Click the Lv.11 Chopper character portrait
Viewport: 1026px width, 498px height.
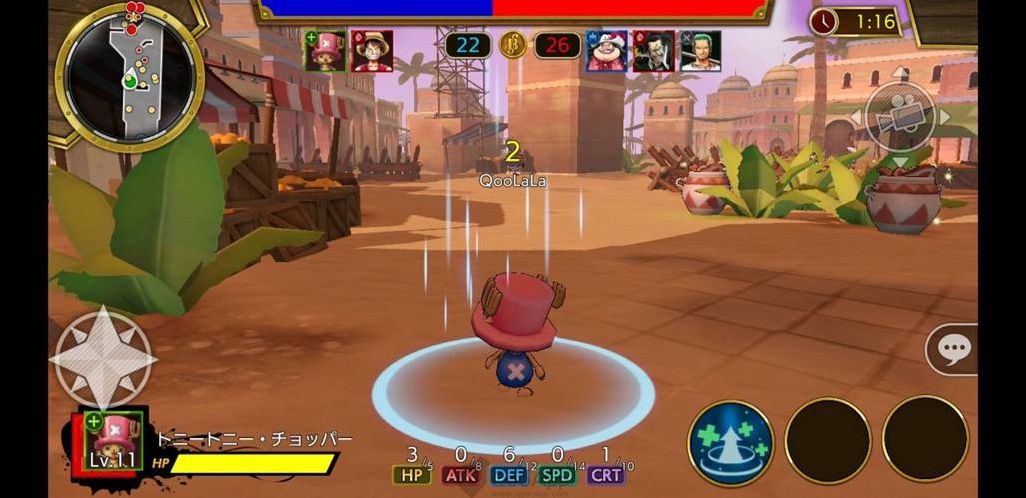[x=110, y=441]
